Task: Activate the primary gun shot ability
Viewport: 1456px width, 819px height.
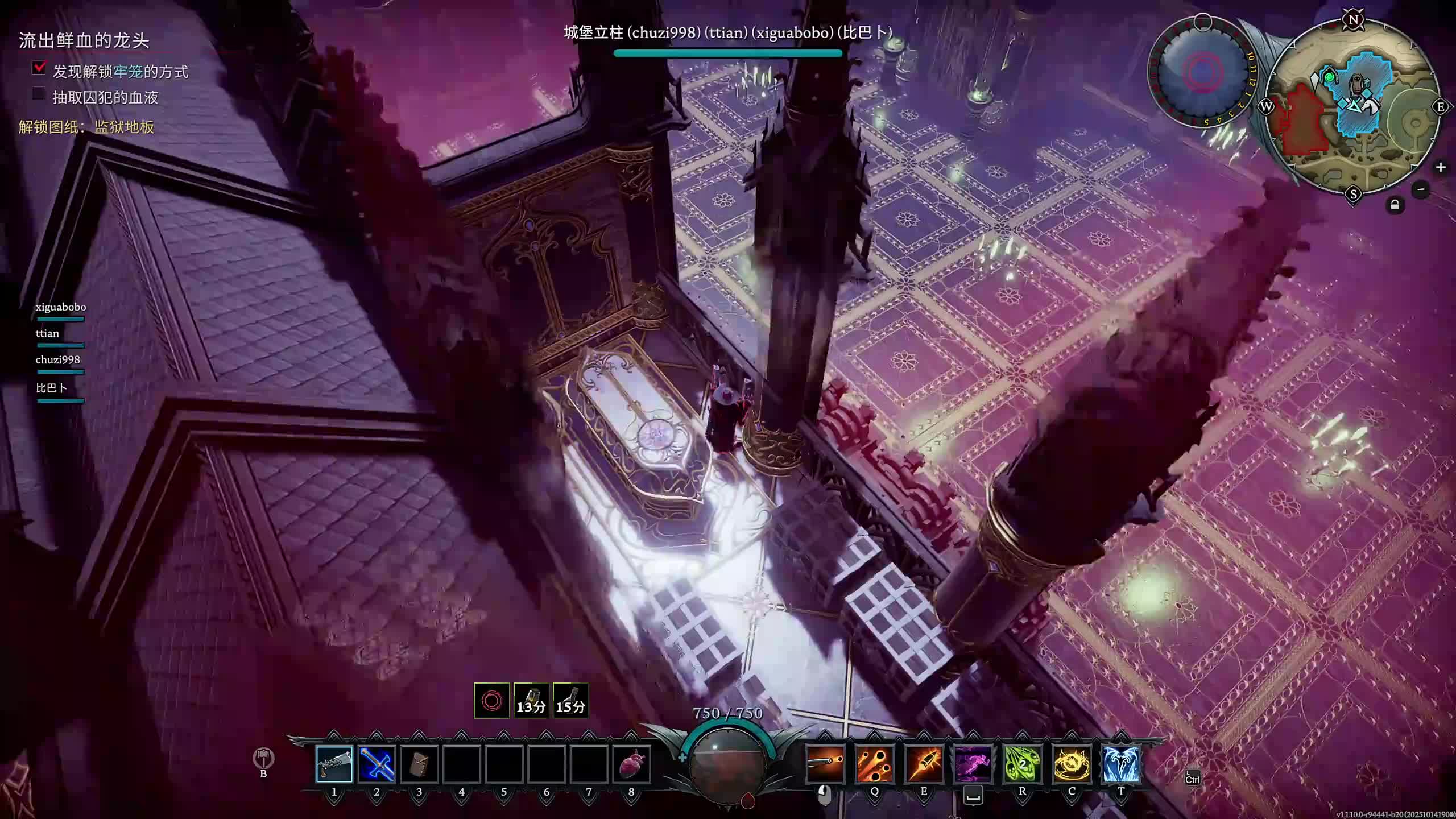Action: pos(825,764)
